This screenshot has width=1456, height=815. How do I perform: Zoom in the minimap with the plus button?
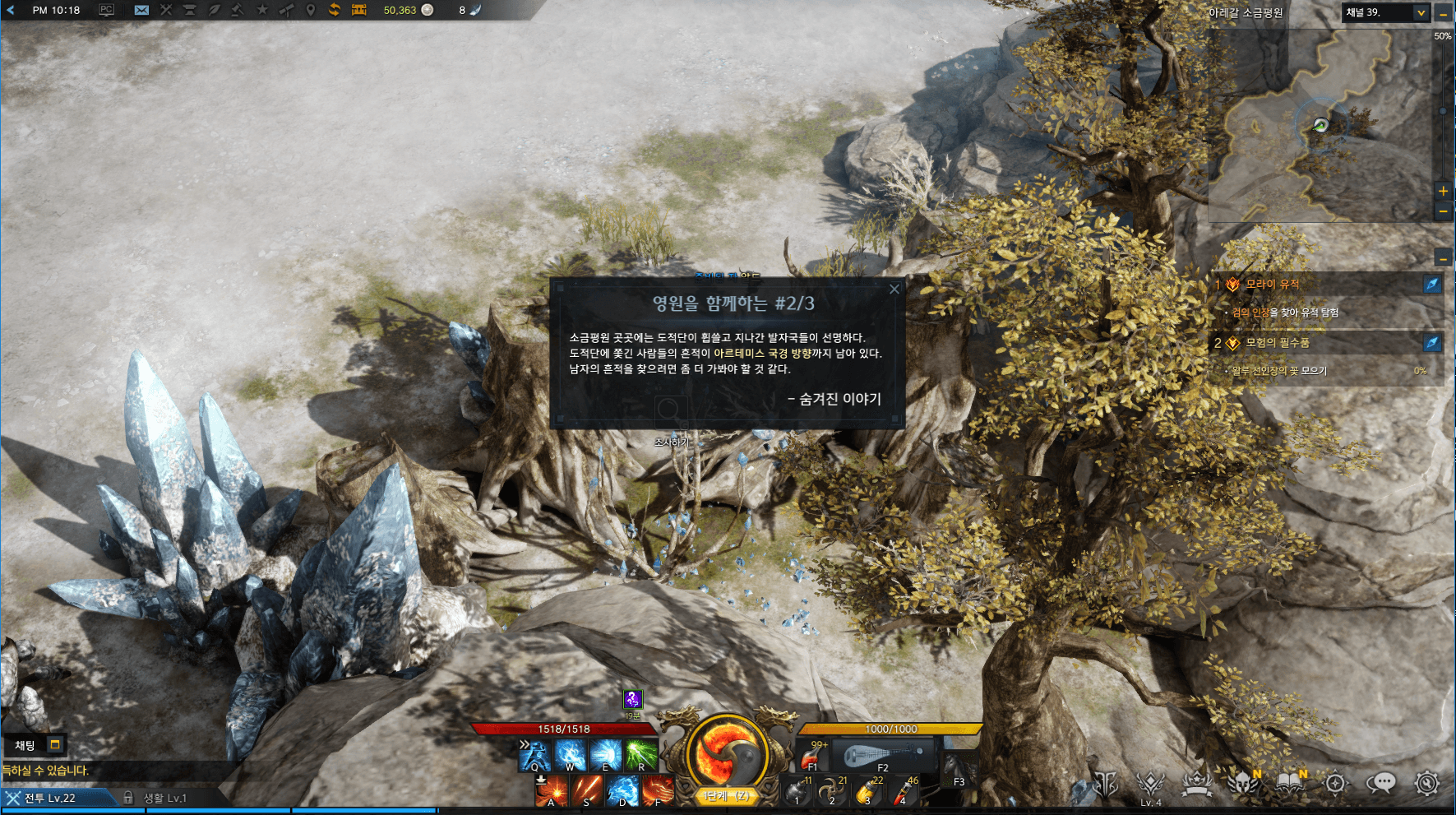pos(1443,191)
